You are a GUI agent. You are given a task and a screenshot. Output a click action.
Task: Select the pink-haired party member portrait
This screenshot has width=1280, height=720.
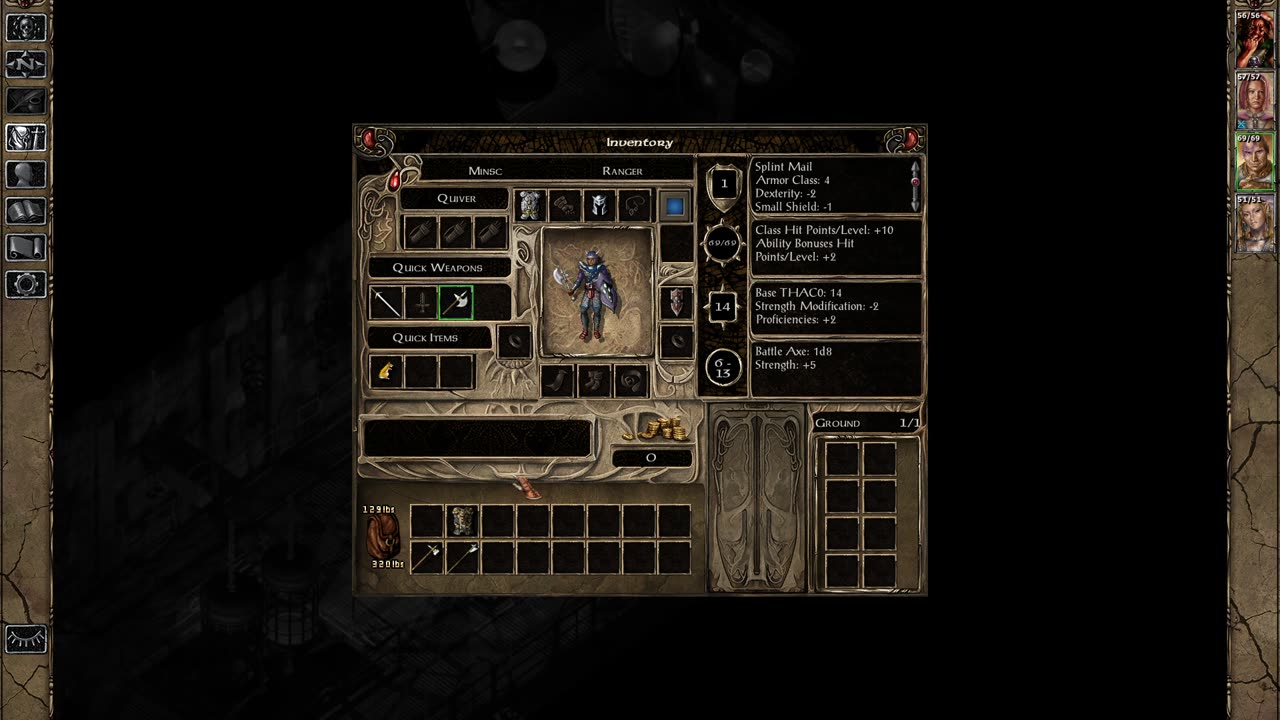tap(1255, 101)
